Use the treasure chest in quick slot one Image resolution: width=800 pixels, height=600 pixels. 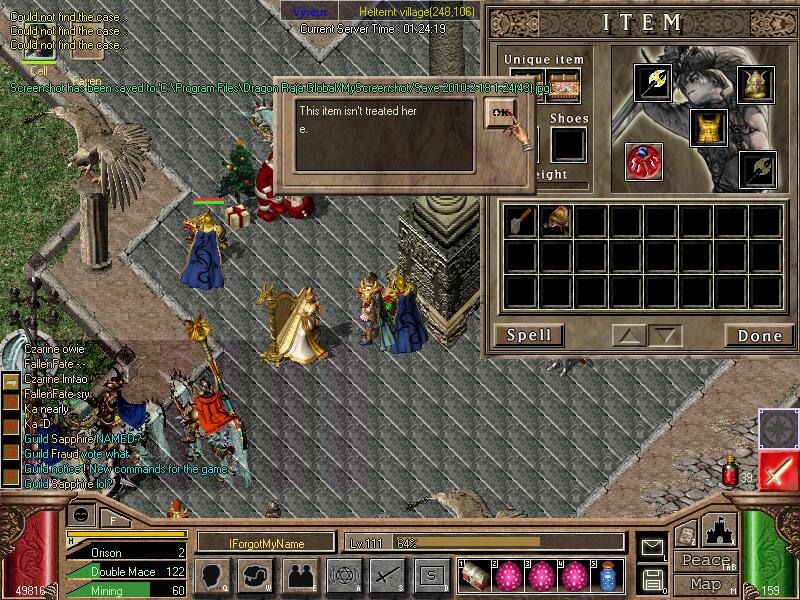(475, 576)
